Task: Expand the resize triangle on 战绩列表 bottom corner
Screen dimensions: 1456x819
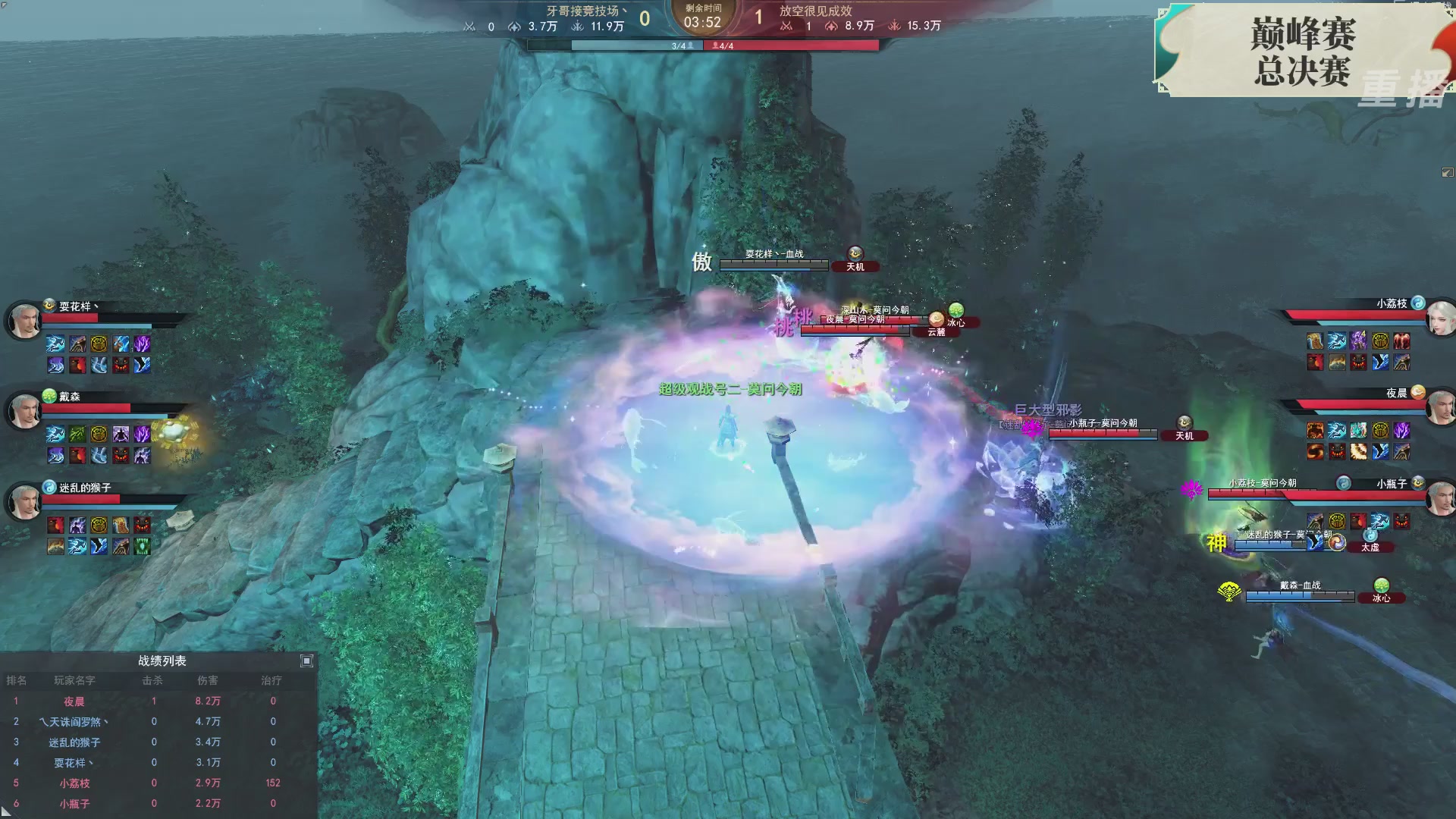Action: coord(6,812)
